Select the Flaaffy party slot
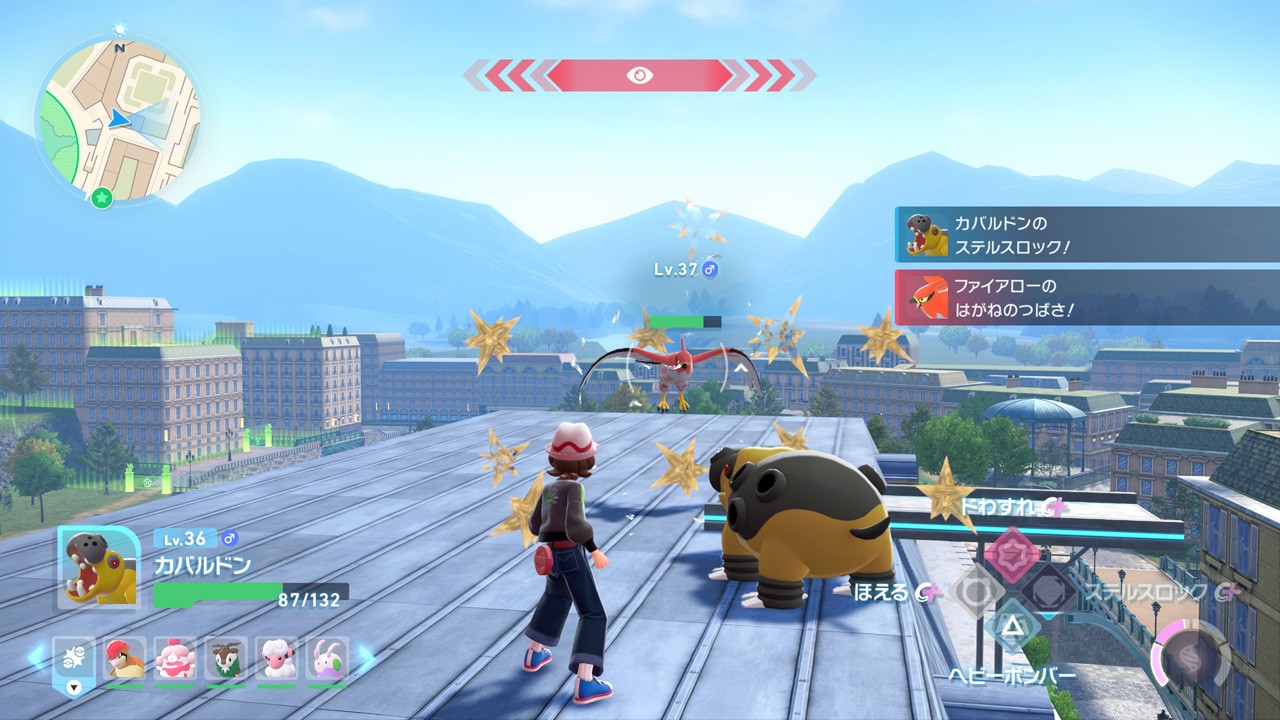Image resolution: width=1280 pixels, height=720 pixels. (277, 659)
